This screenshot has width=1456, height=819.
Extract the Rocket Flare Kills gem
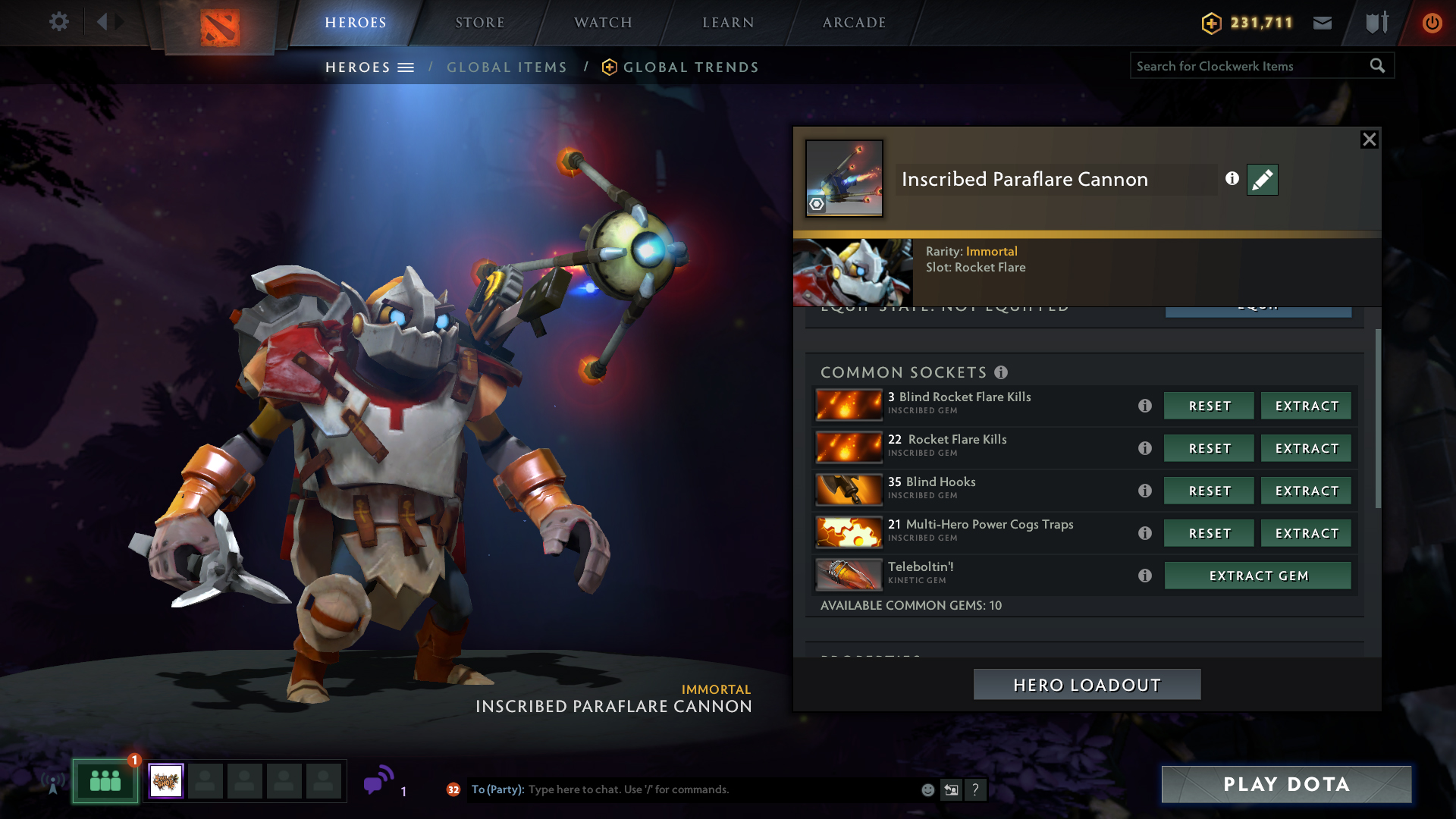tap(1306, 449)
